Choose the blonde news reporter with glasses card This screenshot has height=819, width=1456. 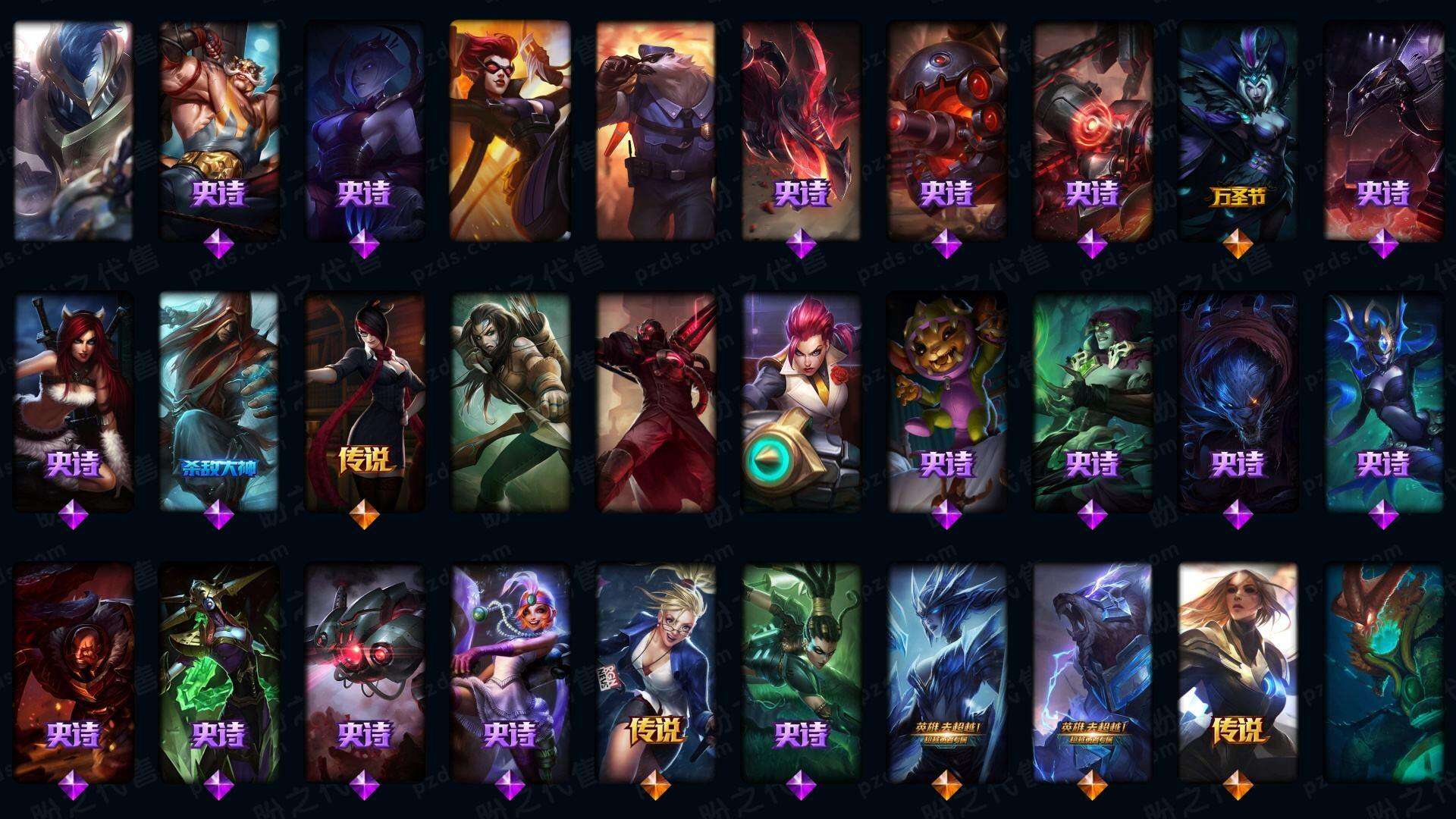coord(656,673)
